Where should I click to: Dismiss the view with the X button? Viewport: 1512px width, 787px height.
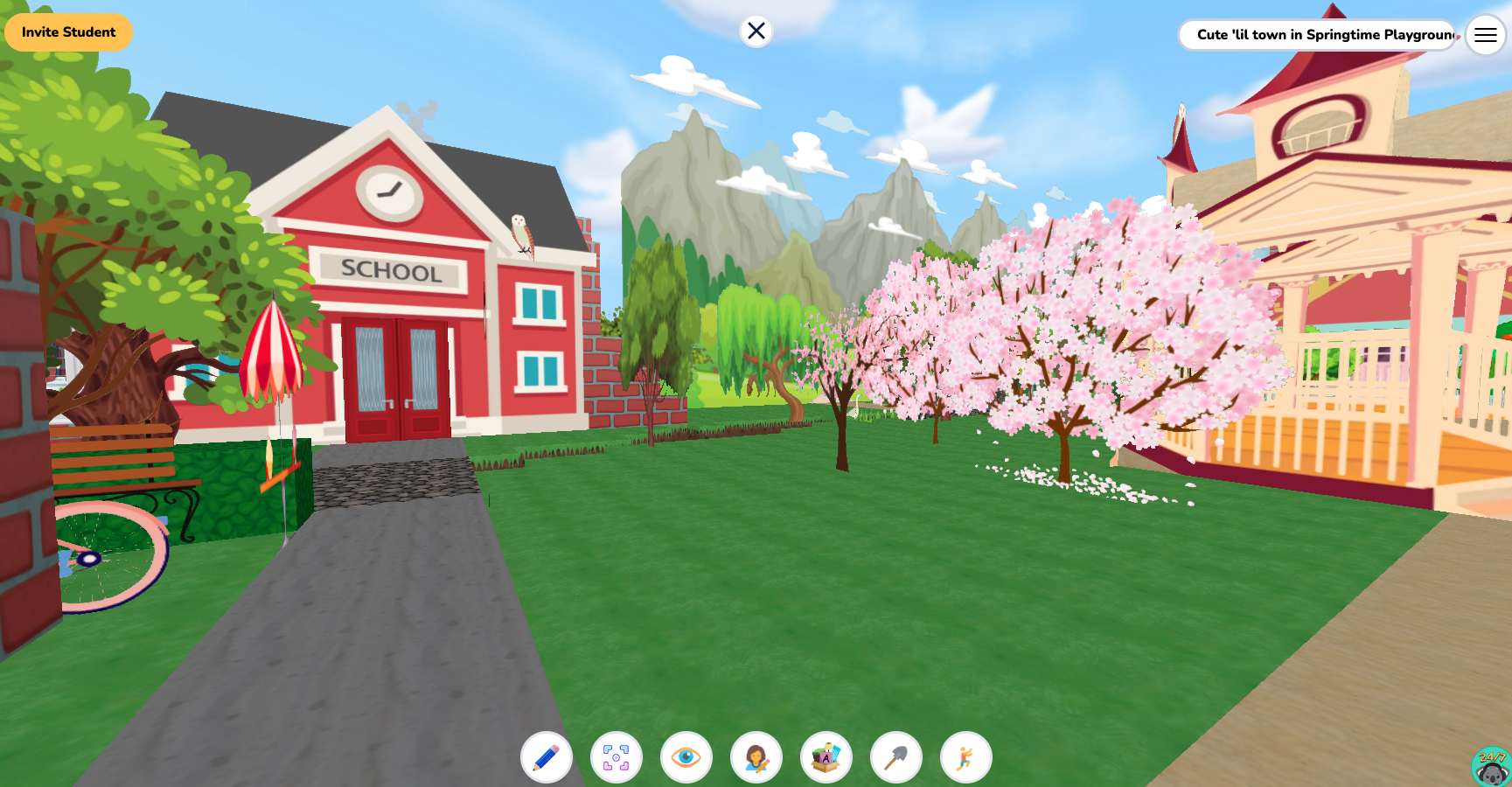[x=755, y=31]
